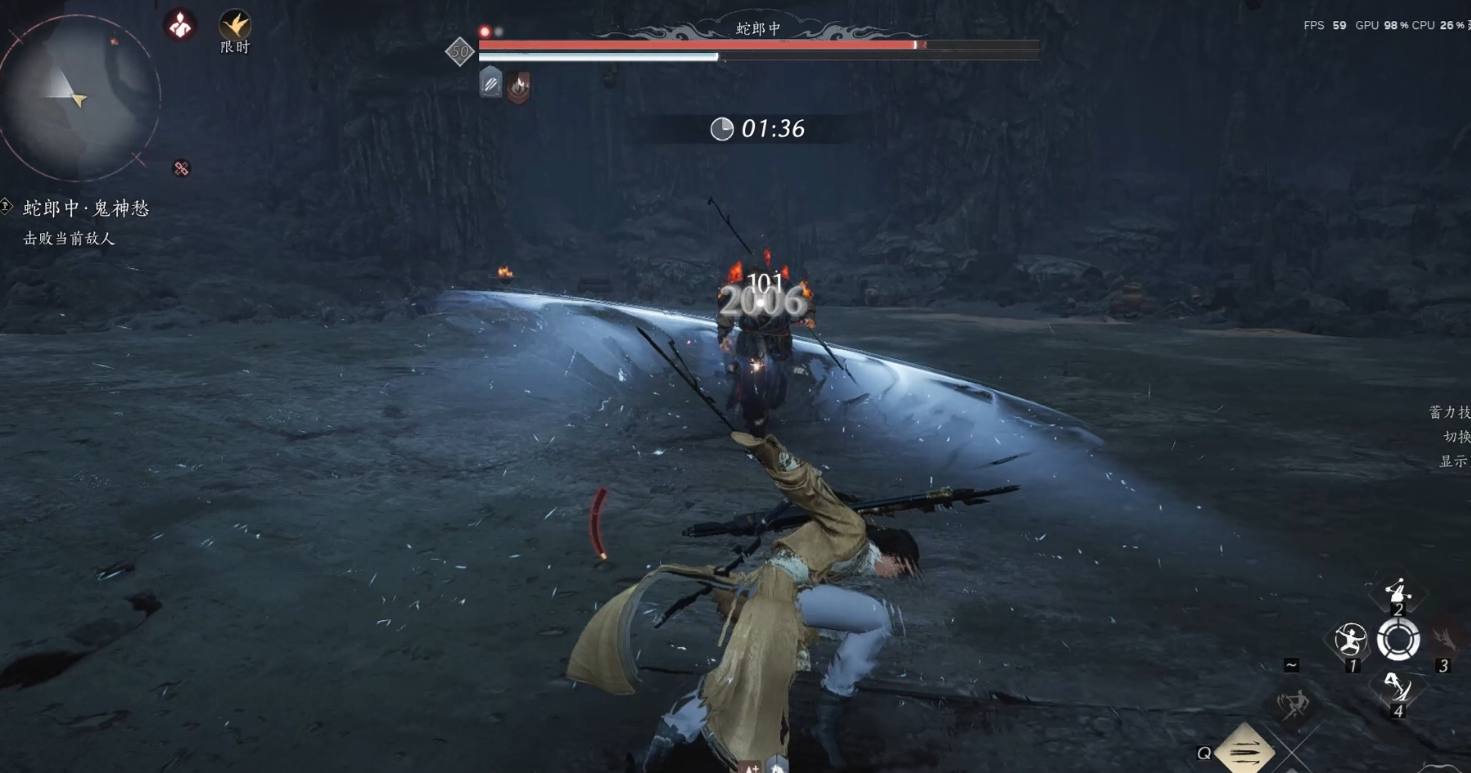1471x773 pixels.
Task: Activate the kicking skill on slot 4
Action: tap(1397, 686)
